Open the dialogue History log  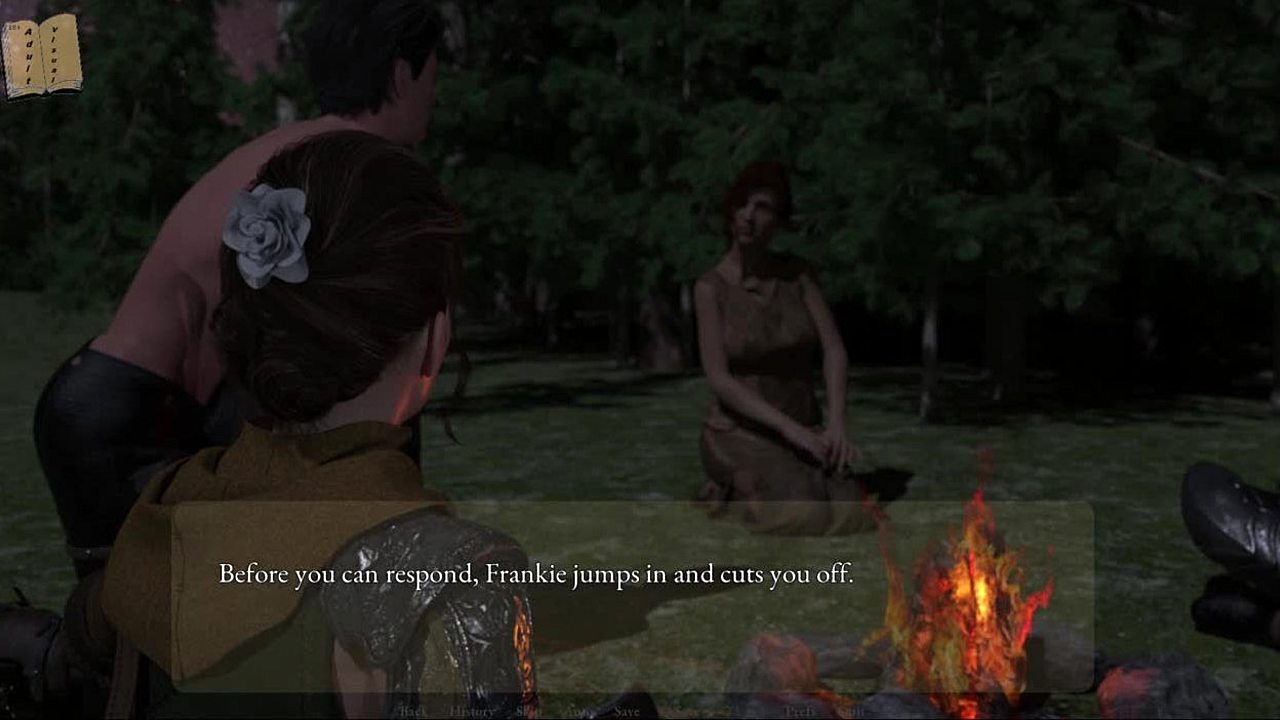471,711
